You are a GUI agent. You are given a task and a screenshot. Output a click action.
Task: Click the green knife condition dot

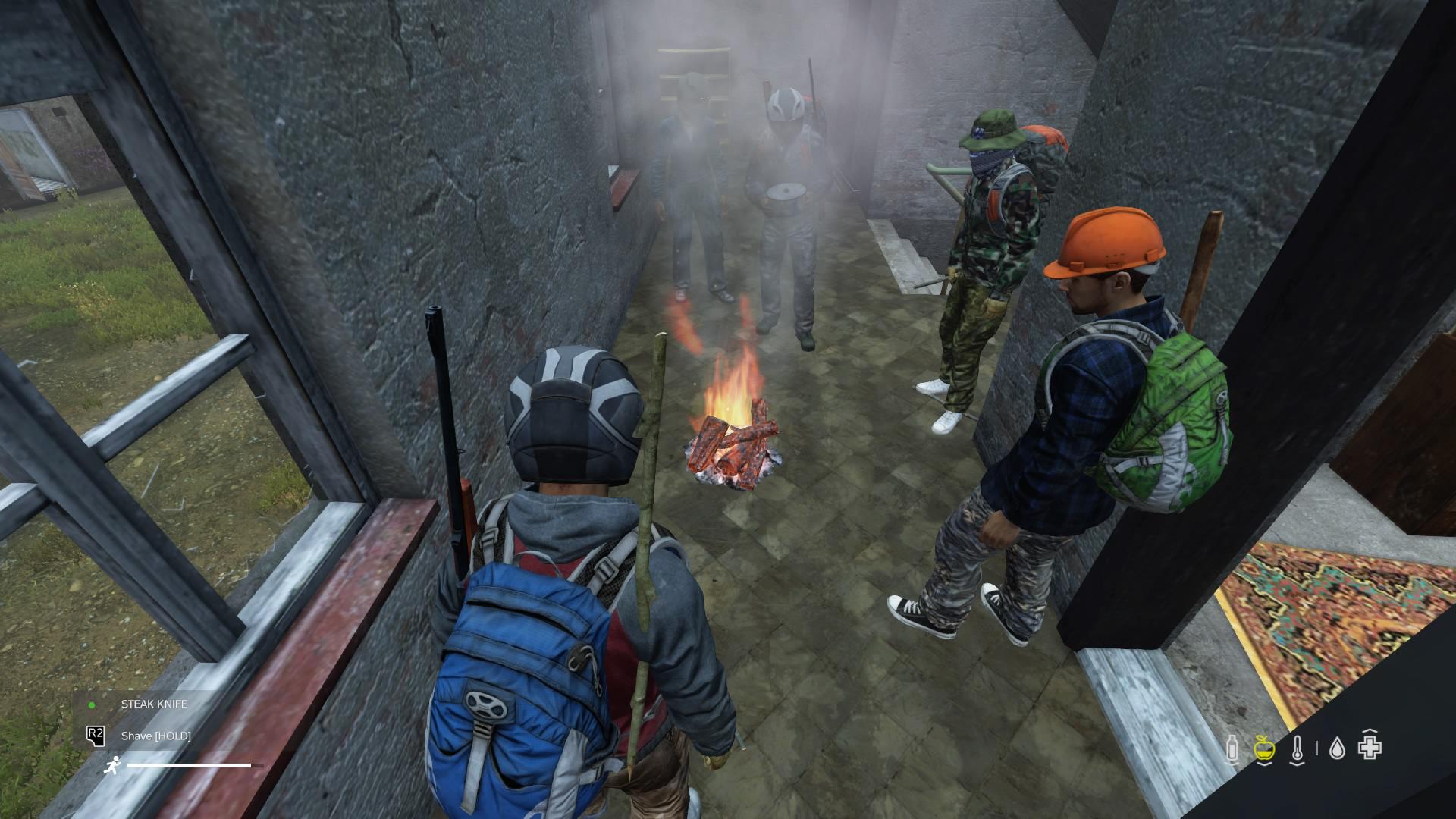tap(93, 704)
